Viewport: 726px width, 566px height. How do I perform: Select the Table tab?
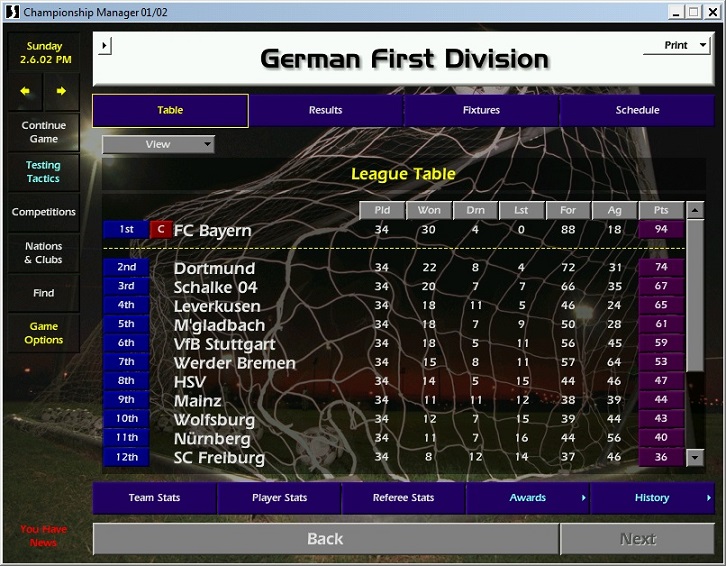[170, 110]
